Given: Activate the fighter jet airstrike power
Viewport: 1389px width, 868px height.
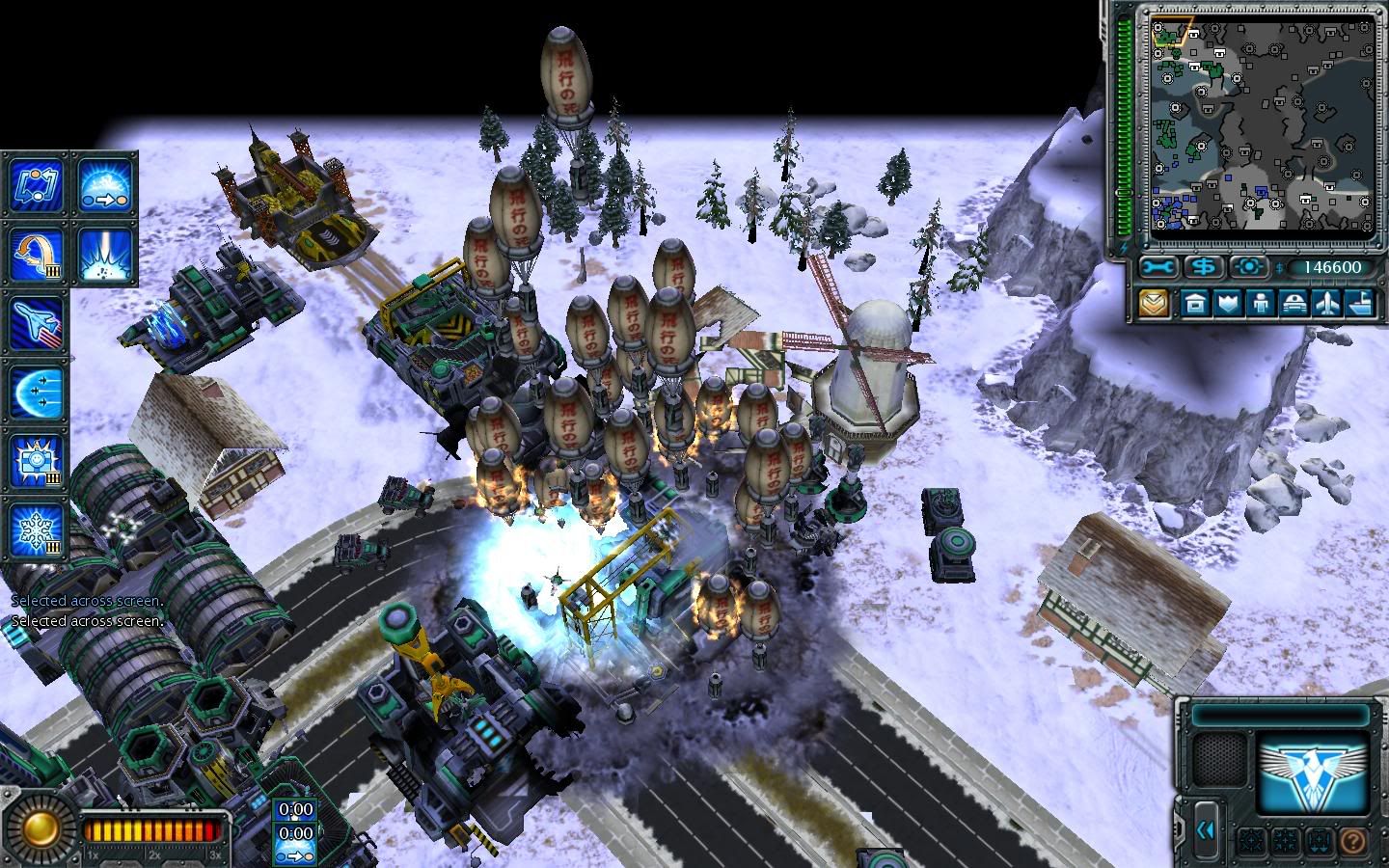Looking at the screenshot, I should (36, 325).
